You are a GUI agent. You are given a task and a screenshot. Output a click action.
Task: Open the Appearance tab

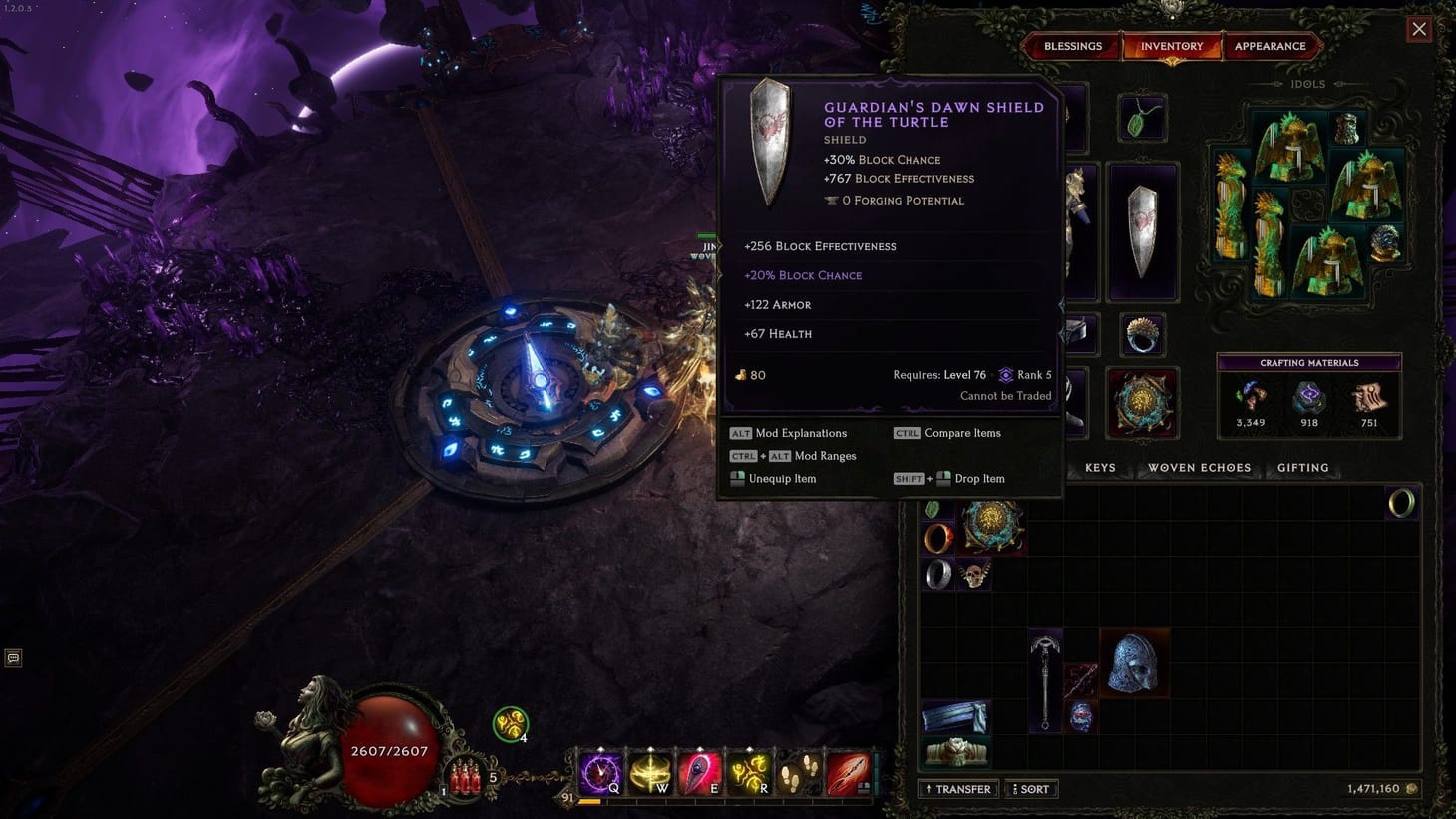(1271, 46)
